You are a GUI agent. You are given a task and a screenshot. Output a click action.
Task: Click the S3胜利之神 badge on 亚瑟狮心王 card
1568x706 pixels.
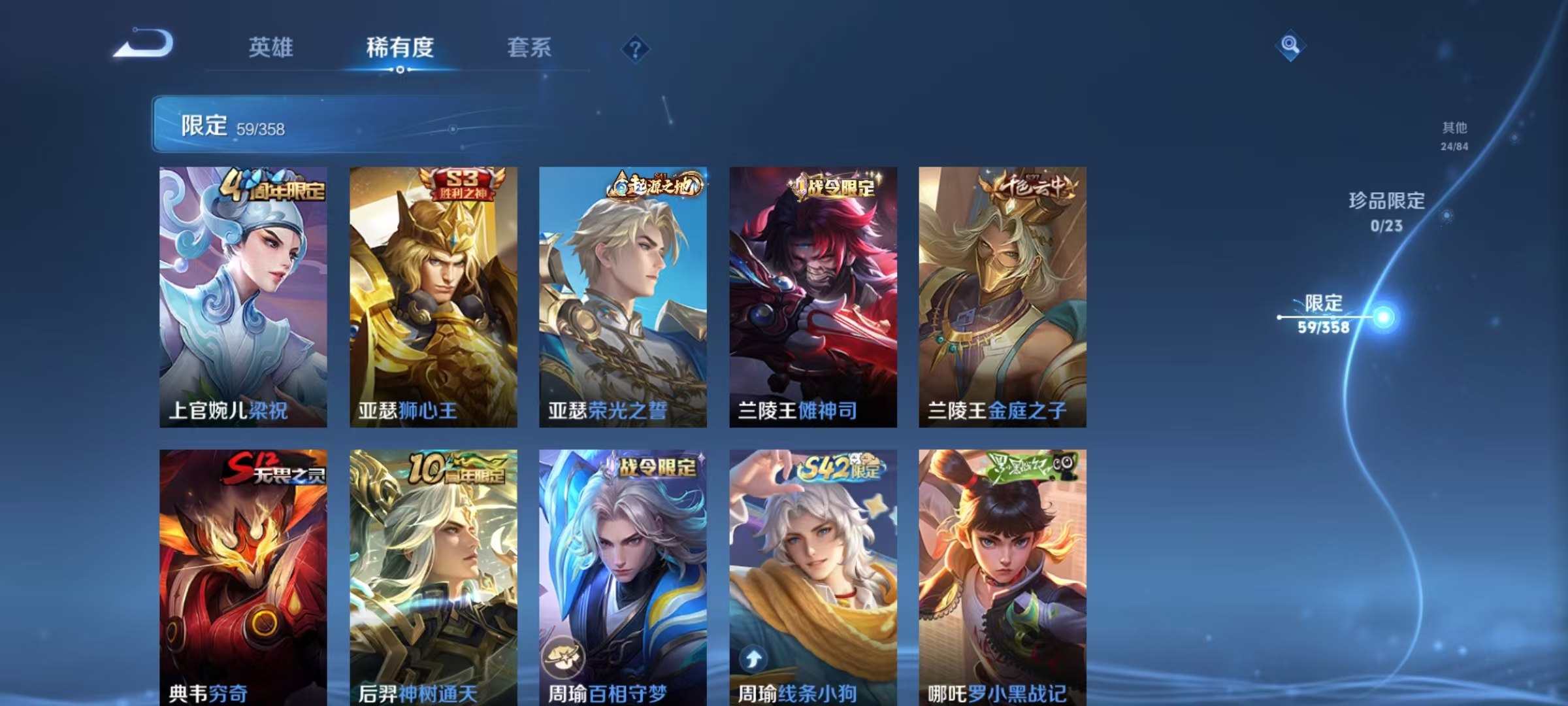tap(461, 184)
